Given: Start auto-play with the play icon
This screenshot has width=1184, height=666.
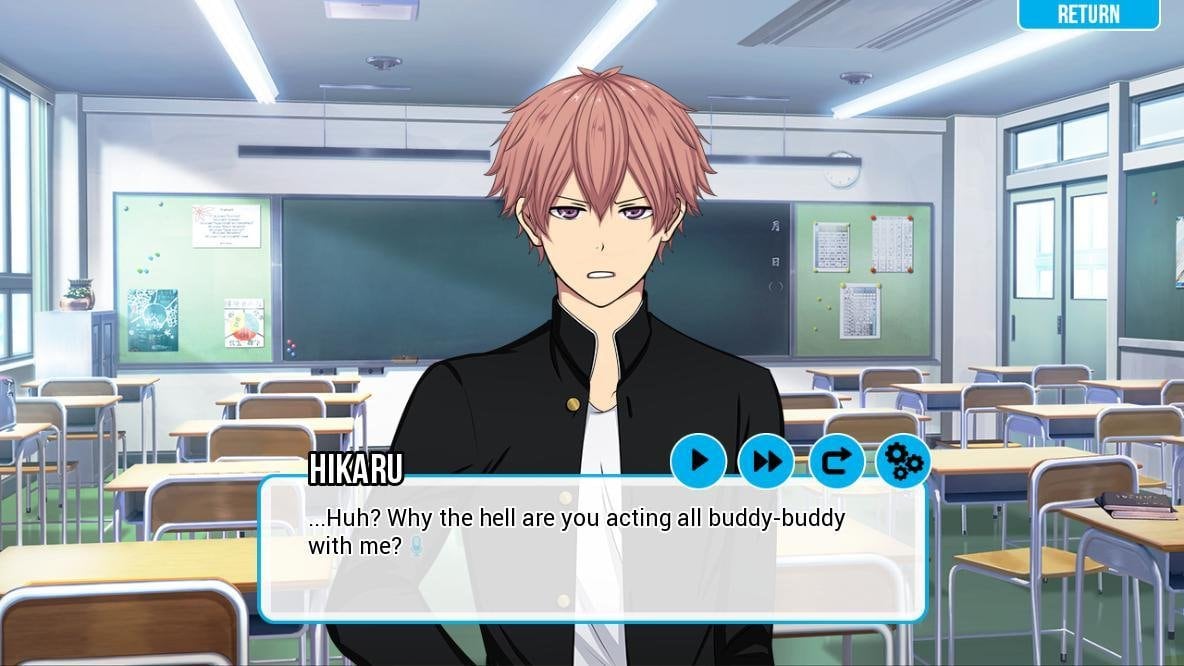Looking at the screenshot, I should [698, 461].
